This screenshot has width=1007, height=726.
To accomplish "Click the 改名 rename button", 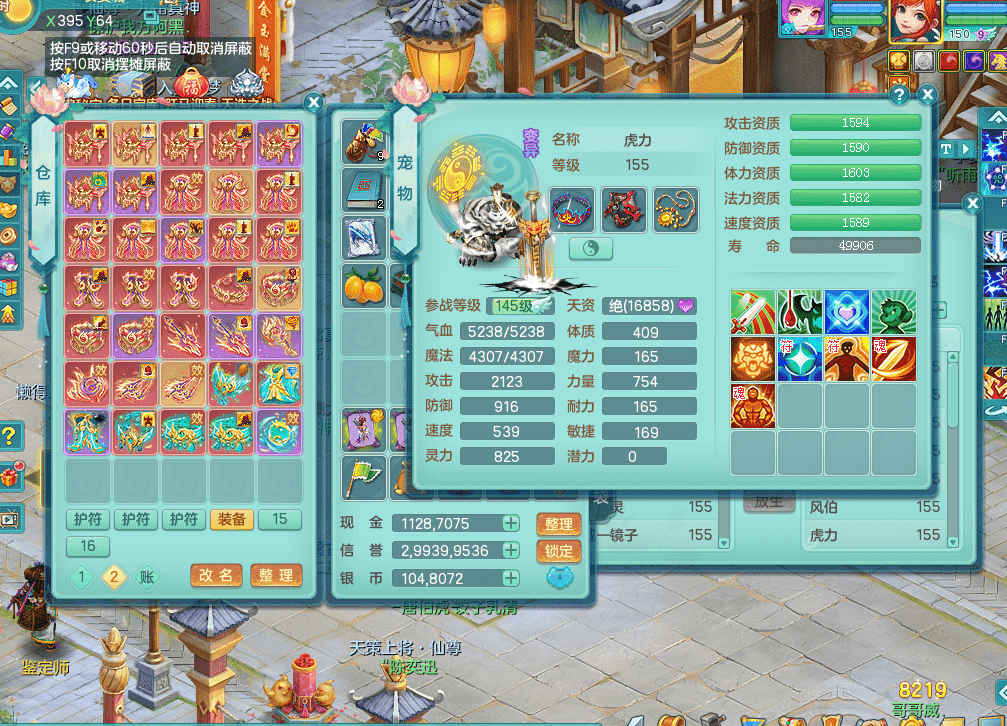I will click(x=216, y=576).
